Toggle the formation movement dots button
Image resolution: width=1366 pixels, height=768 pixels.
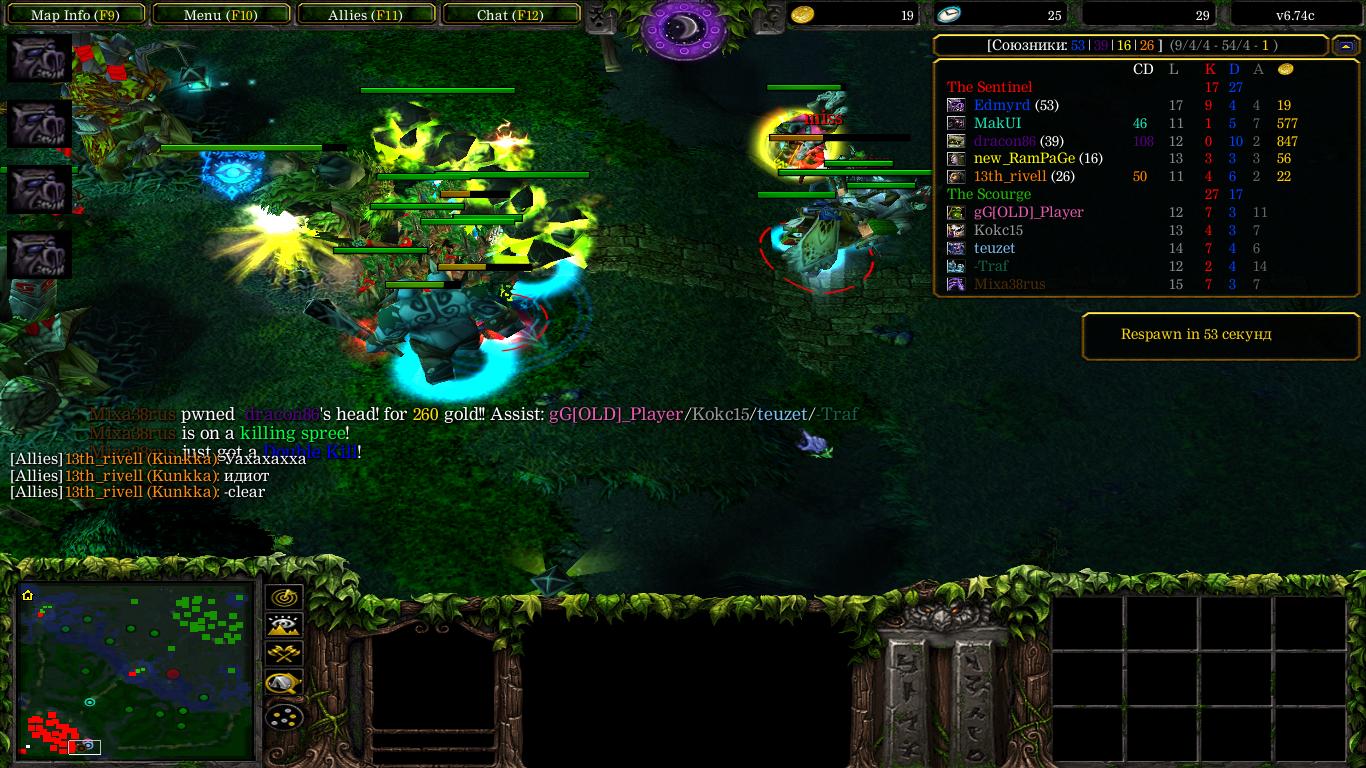click(x=285, y=717)
